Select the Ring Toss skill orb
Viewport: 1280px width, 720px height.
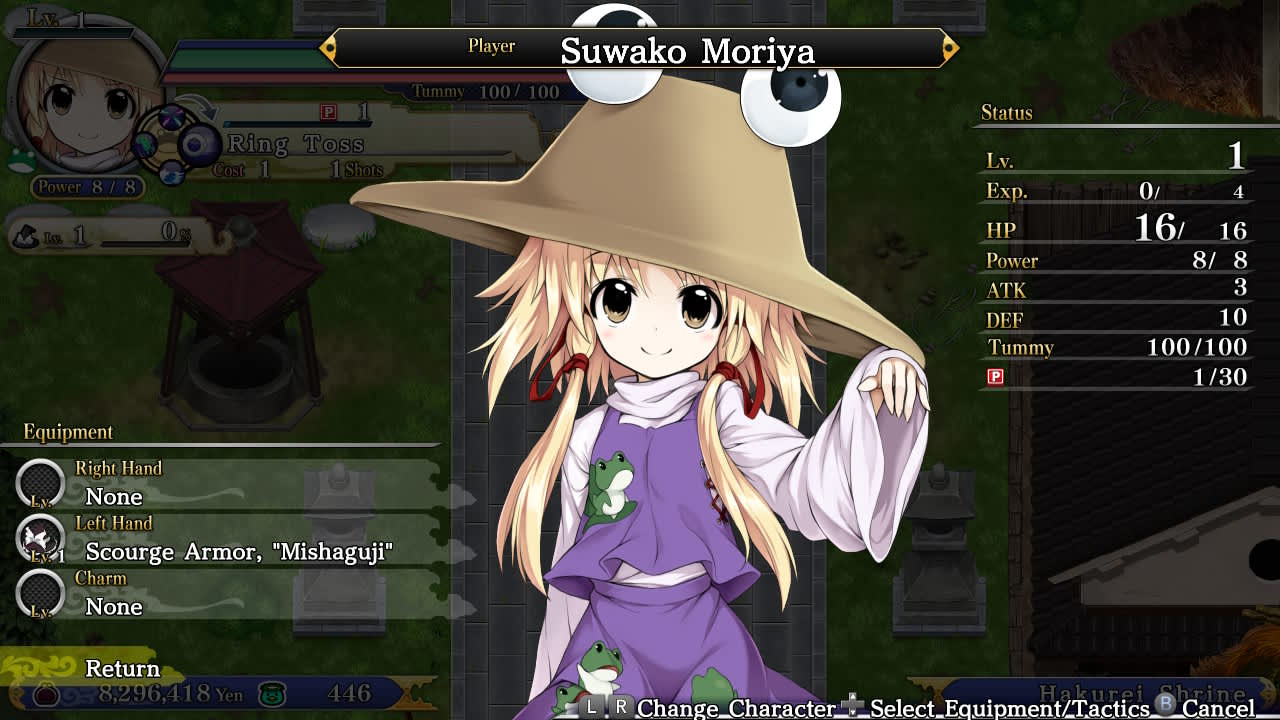(198, 144)
